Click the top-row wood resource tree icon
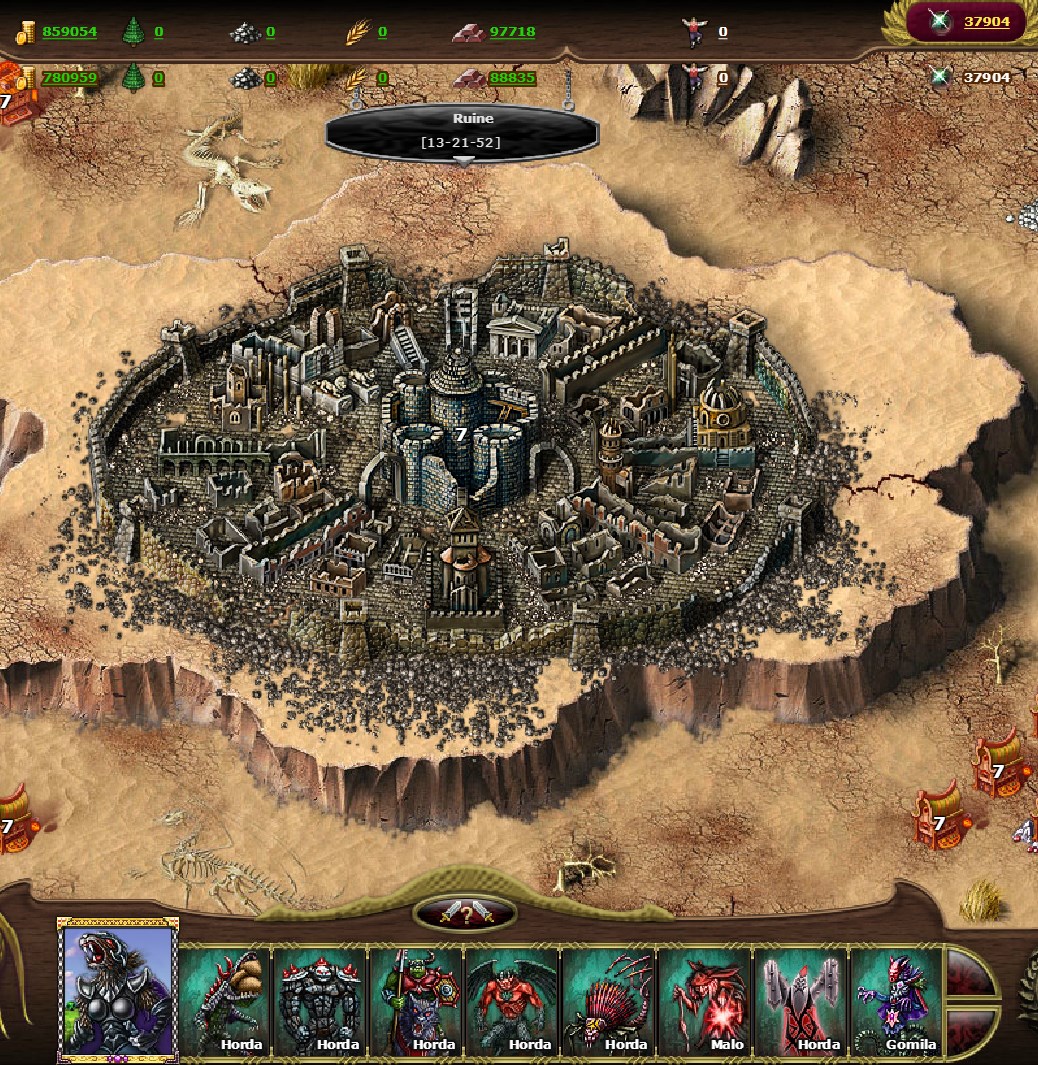This screenshot has width=1038, height=1065. tap(133, 32)
